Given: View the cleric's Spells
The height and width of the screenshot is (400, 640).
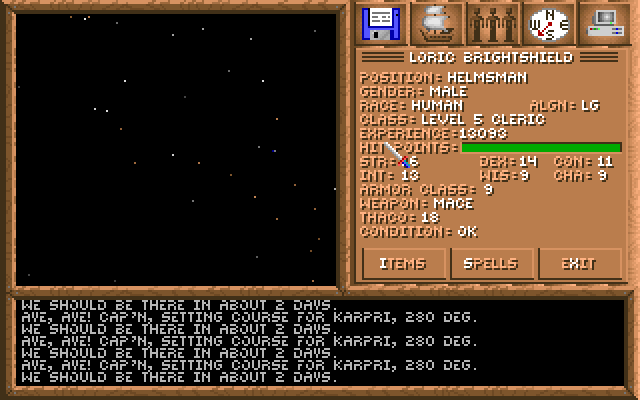Looking at the screenshot, I should (491, 264).
